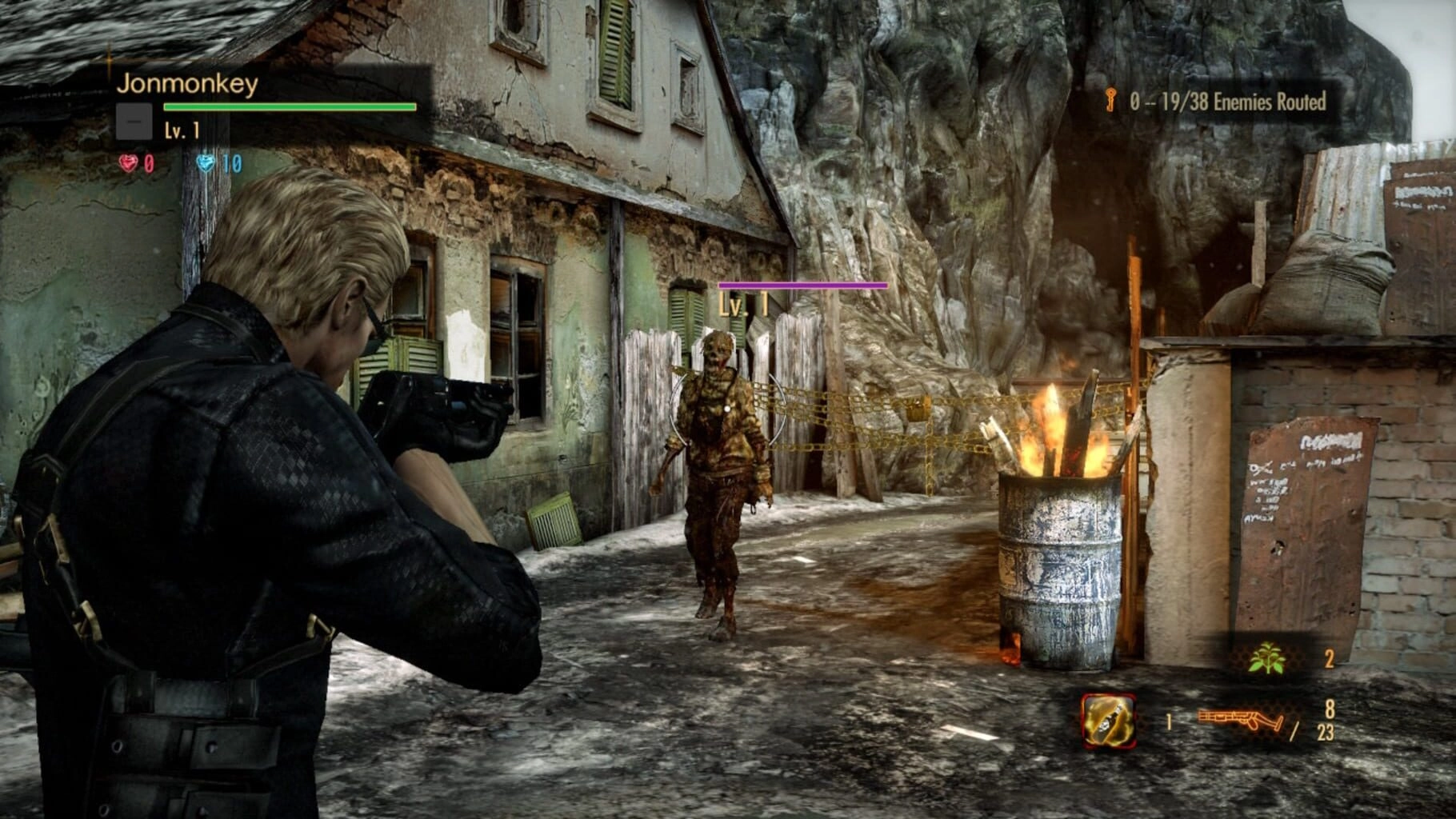This screenshot has width=1456, height=819.
Task: Click the Enemies Routed objective tracker
Action: (1227, 102)
